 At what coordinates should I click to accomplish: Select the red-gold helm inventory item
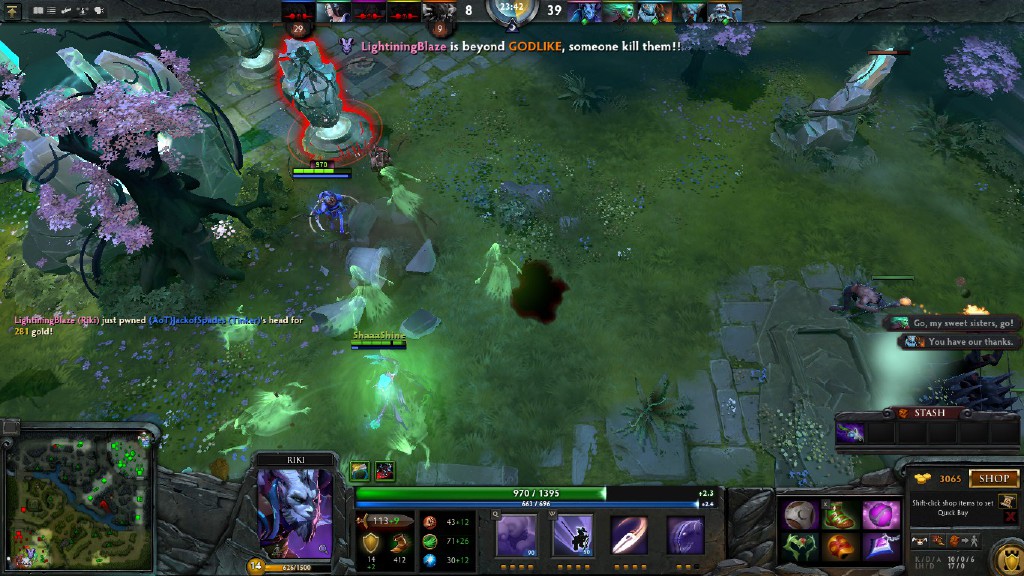coord(841,546)
